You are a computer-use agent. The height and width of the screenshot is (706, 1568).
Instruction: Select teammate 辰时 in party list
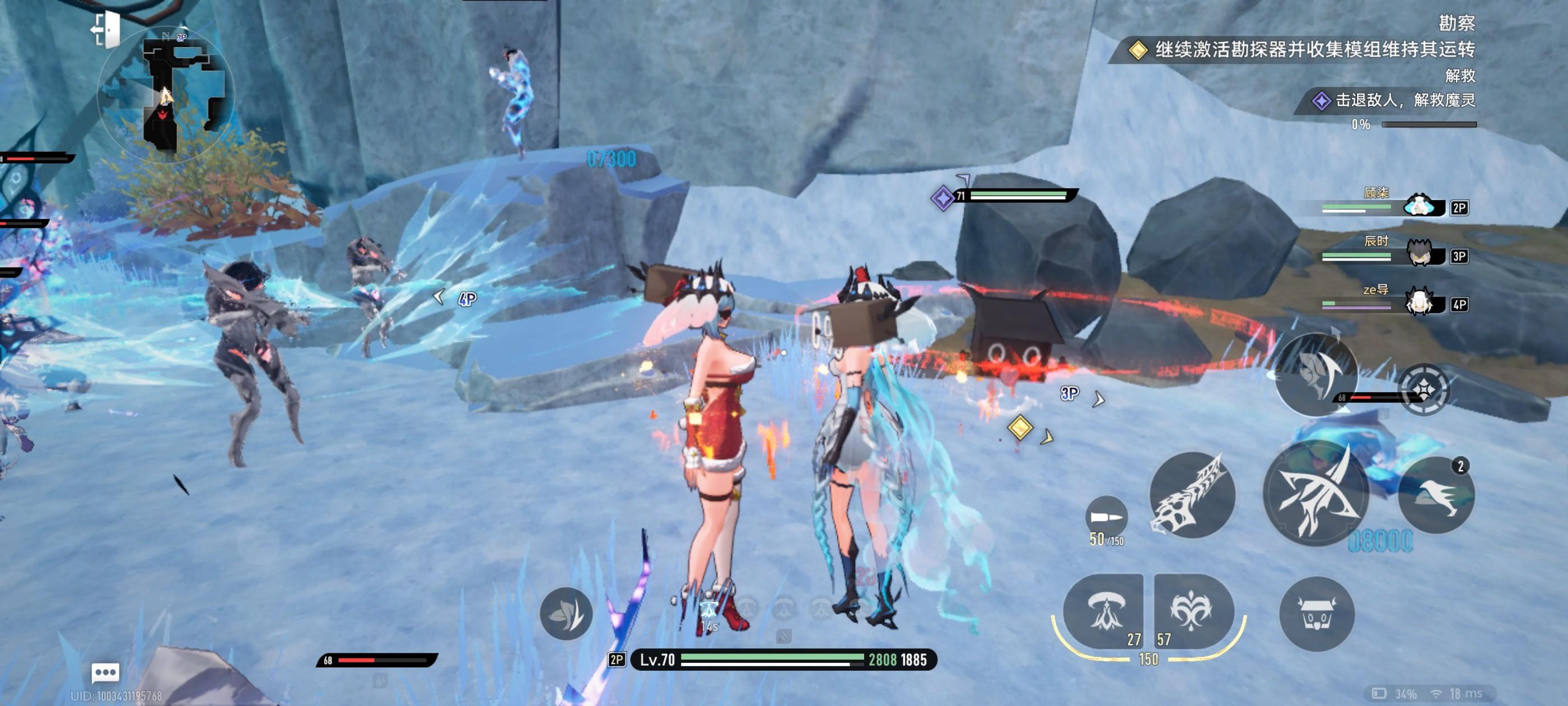pyautogui.click(x=1418, y=254)
